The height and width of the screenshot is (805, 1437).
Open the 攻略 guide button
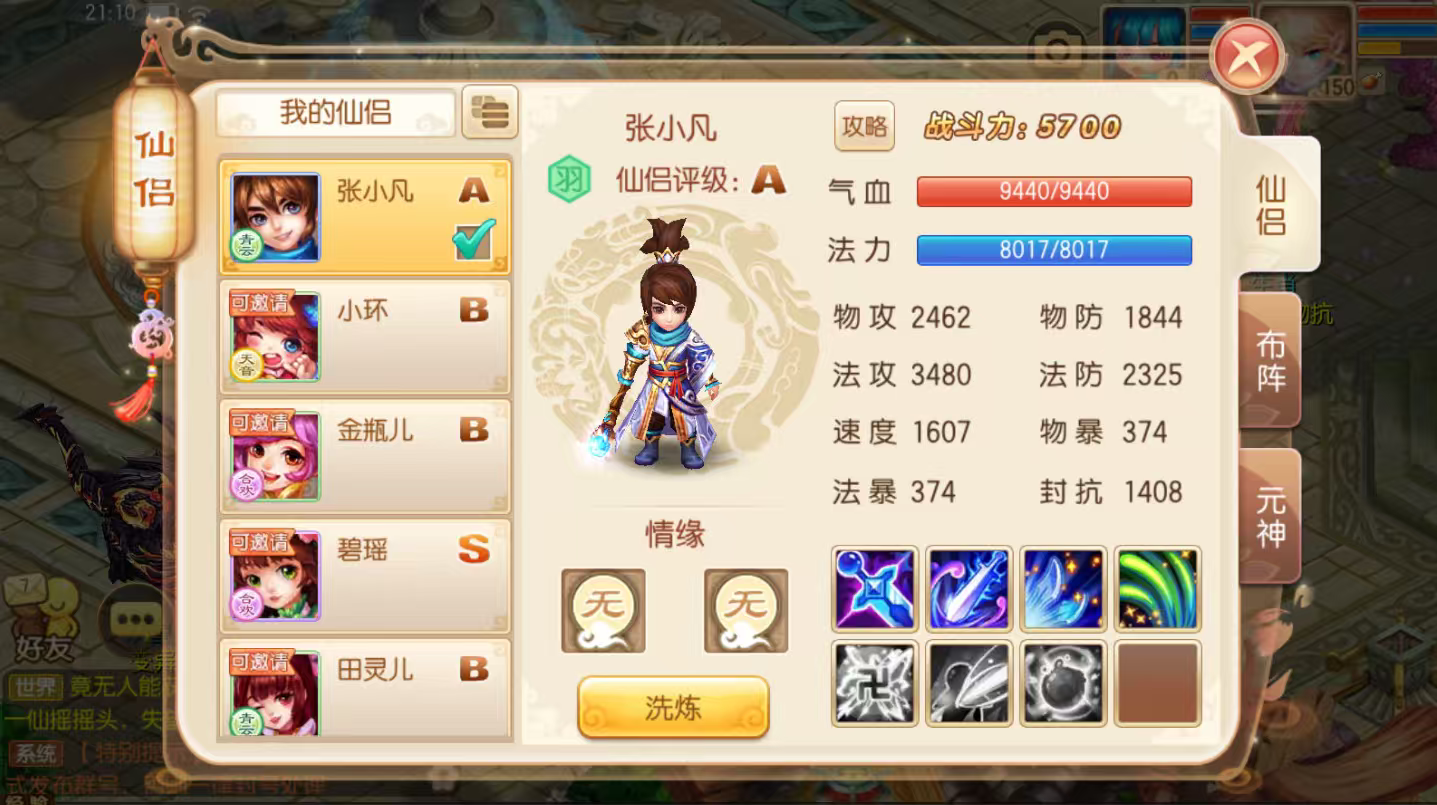pyautogui.click(x=863, y=128)
